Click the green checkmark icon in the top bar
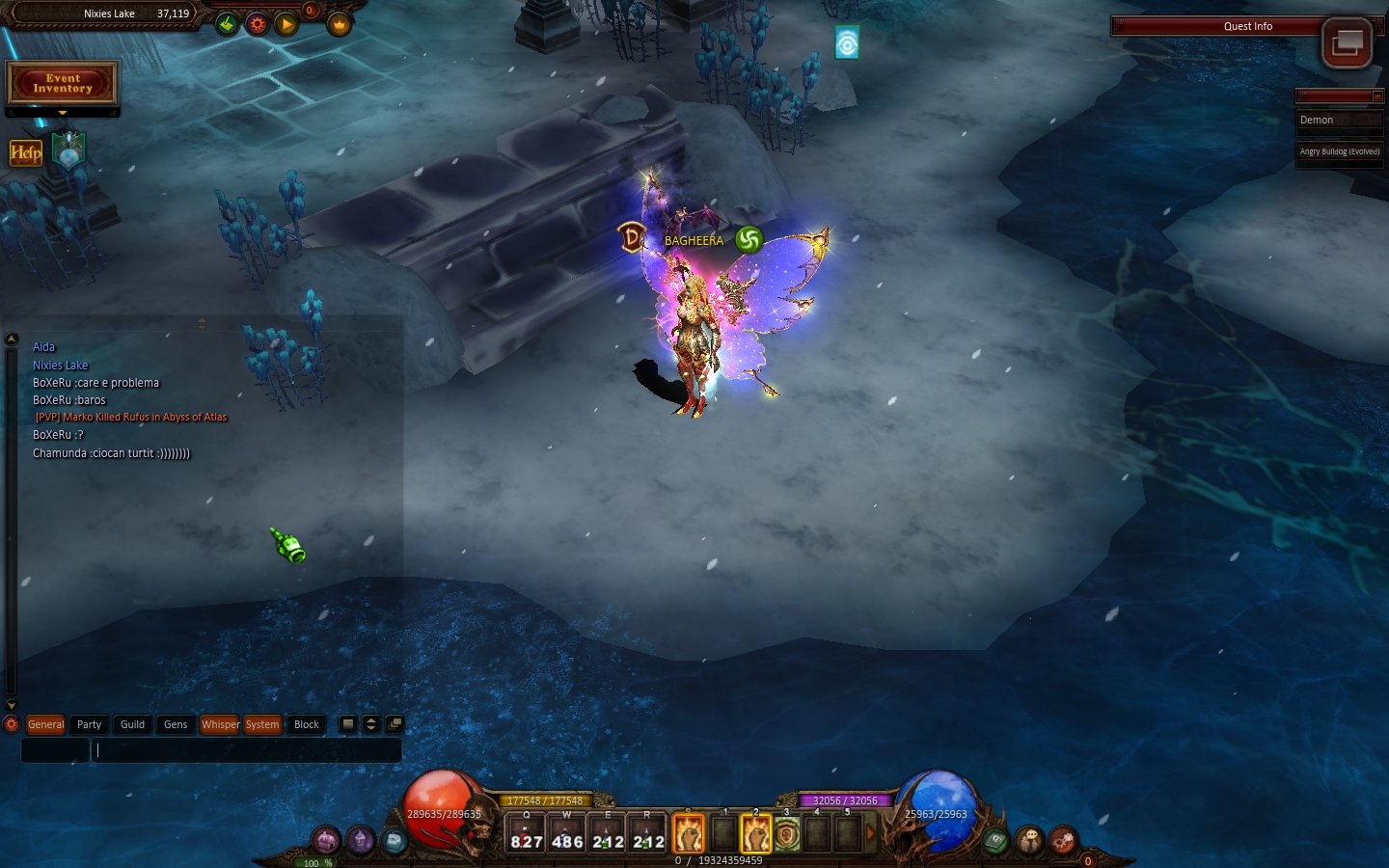The width and height of the screenshot is (1389, 868). tap(227, 24)
